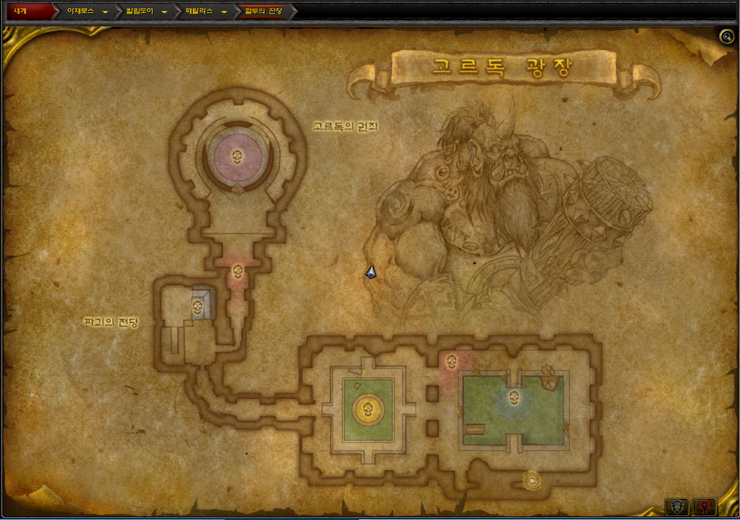Select the skull marker in the circular chamber

pos(238,155)
